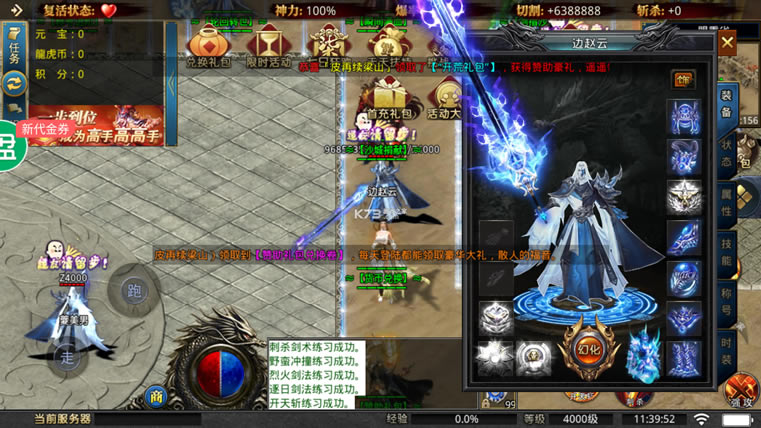Close the character equipment panel

point(727,43)
